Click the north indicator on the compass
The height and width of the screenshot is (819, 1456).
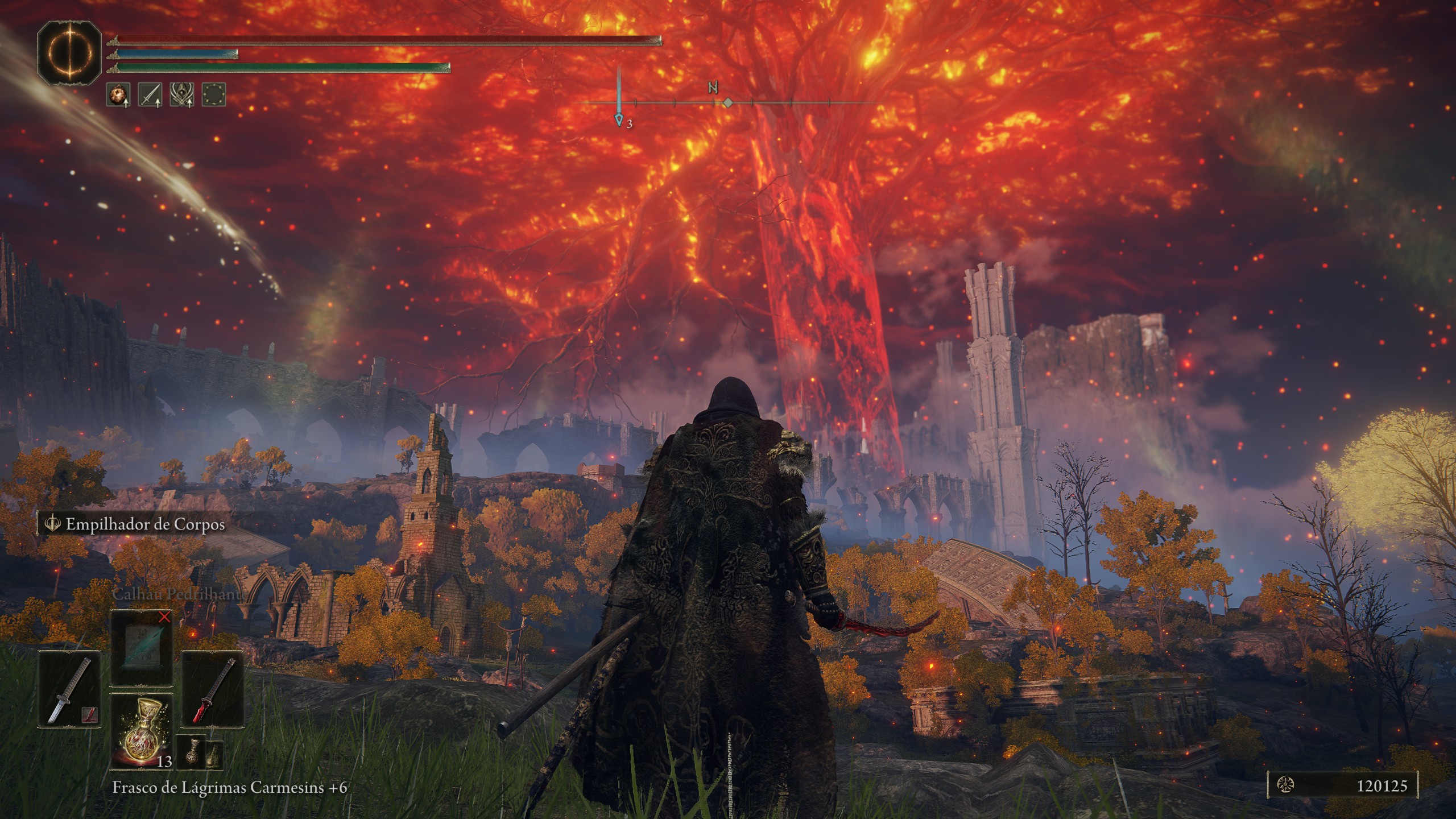click(x=713, y=89)
